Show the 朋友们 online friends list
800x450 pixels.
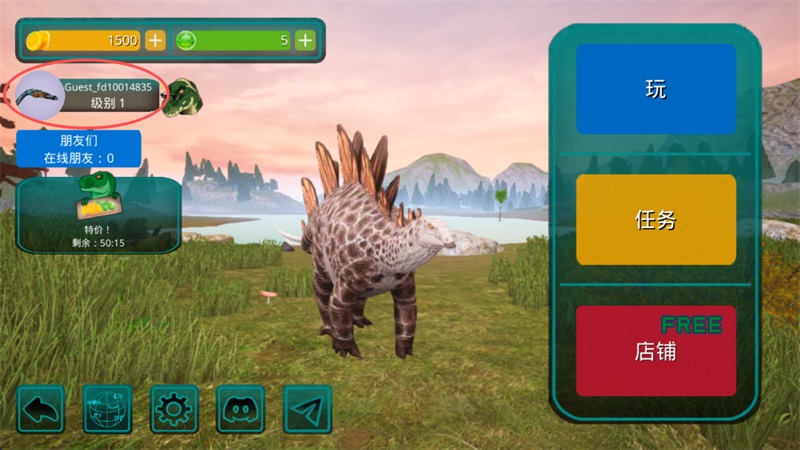coord(78,149)
